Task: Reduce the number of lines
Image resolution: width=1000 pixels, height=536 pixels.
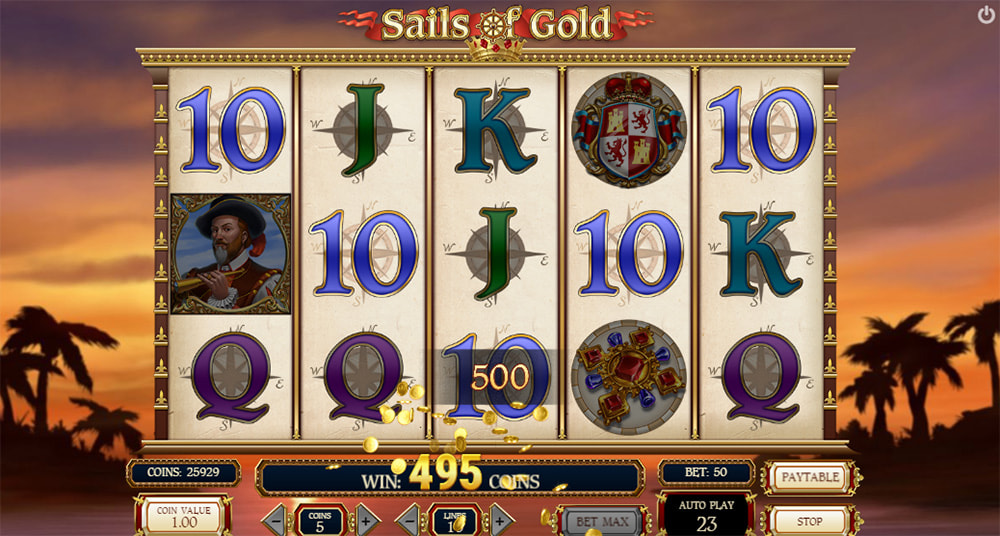Action: [410, 521]
